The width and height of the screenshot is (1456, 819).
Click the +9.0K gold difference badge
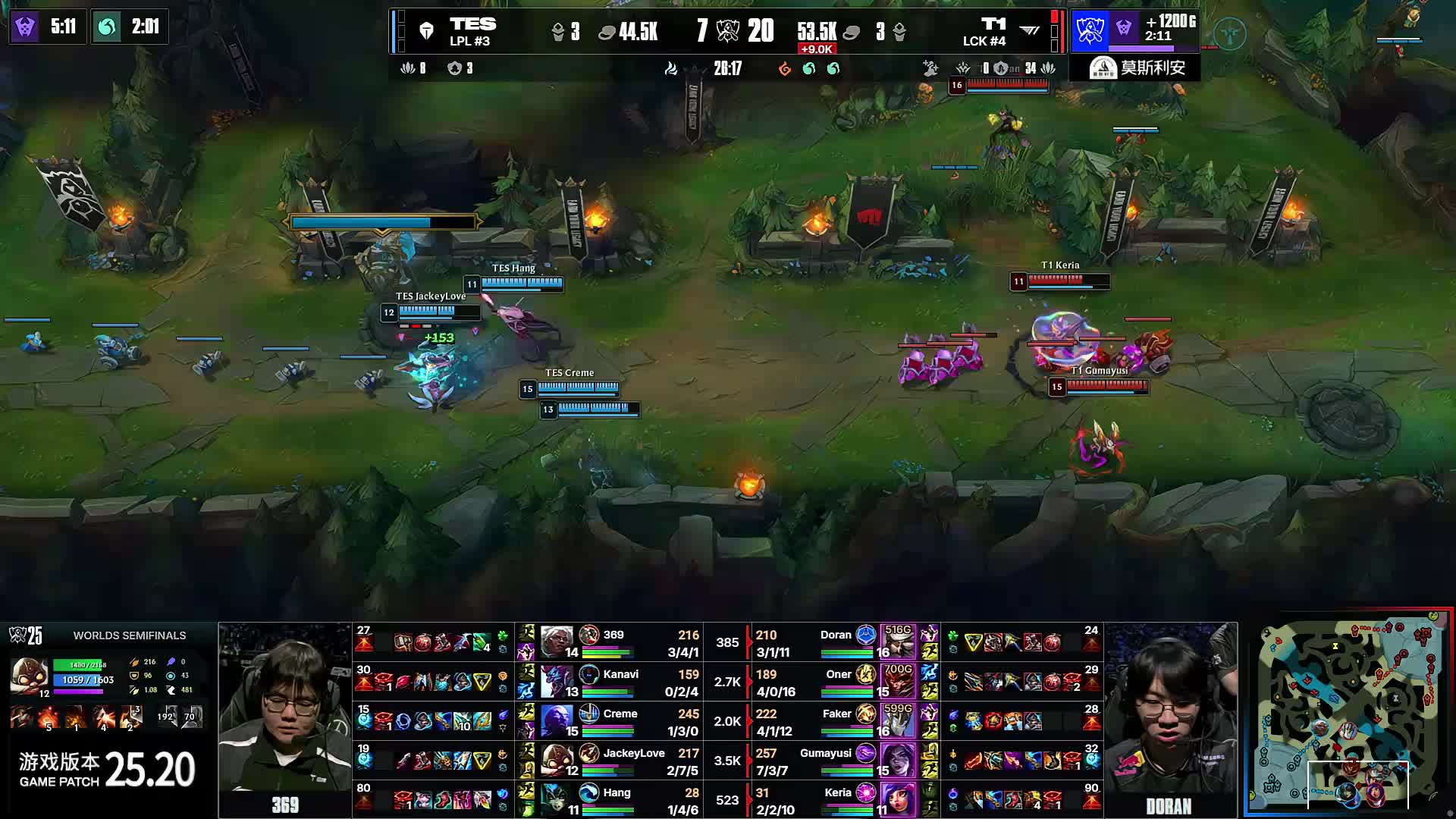coord(817,49)
